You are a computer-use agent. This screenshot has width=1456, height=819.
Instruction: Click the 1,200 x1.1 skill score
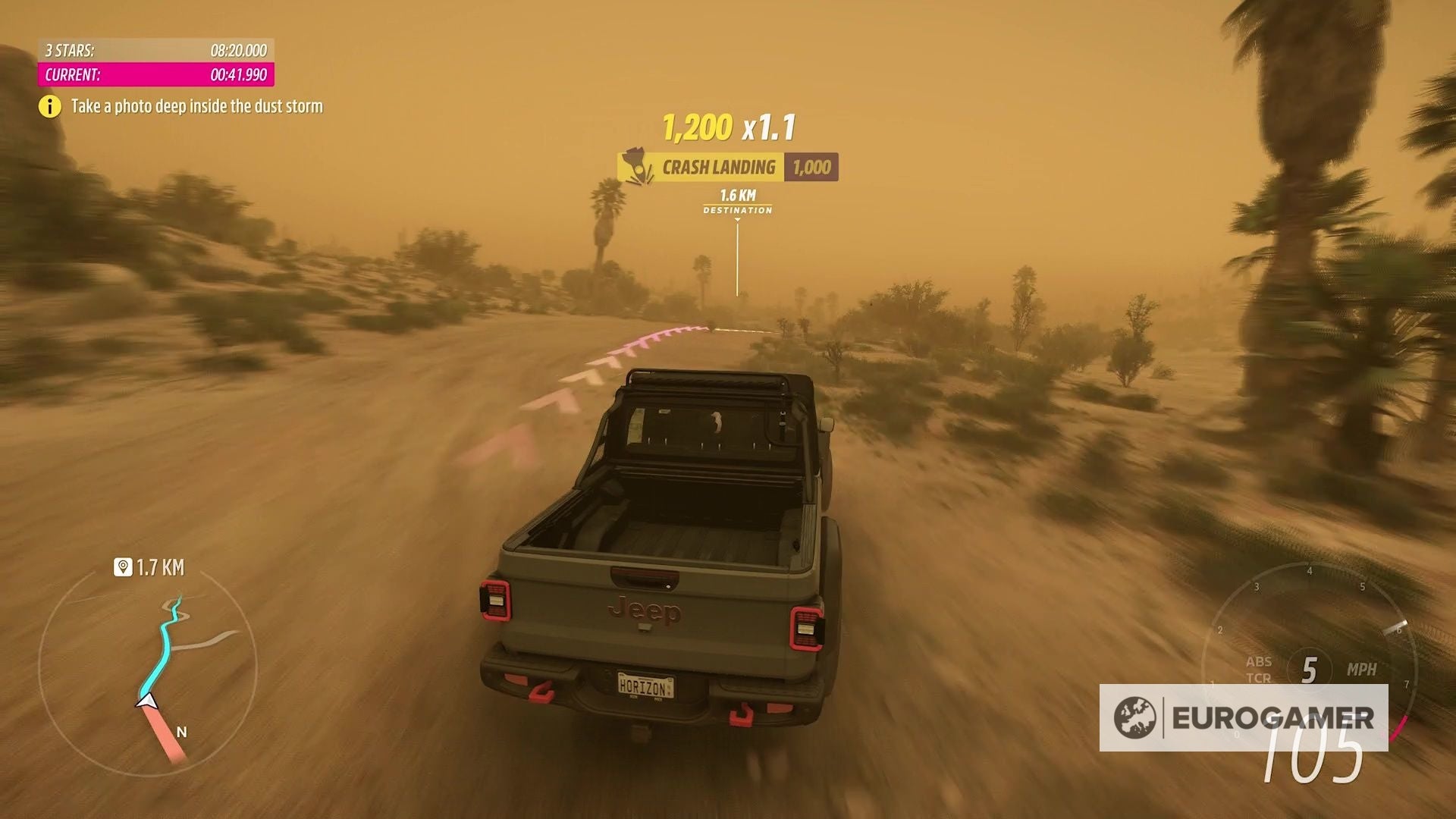727,126
